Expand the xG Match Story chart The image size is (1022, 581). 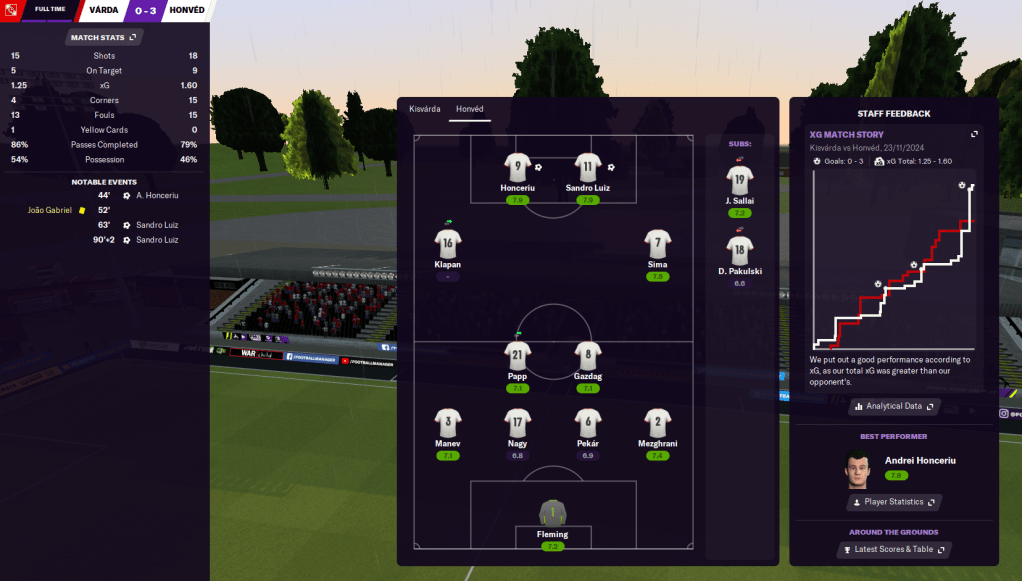tap(975, 134)
